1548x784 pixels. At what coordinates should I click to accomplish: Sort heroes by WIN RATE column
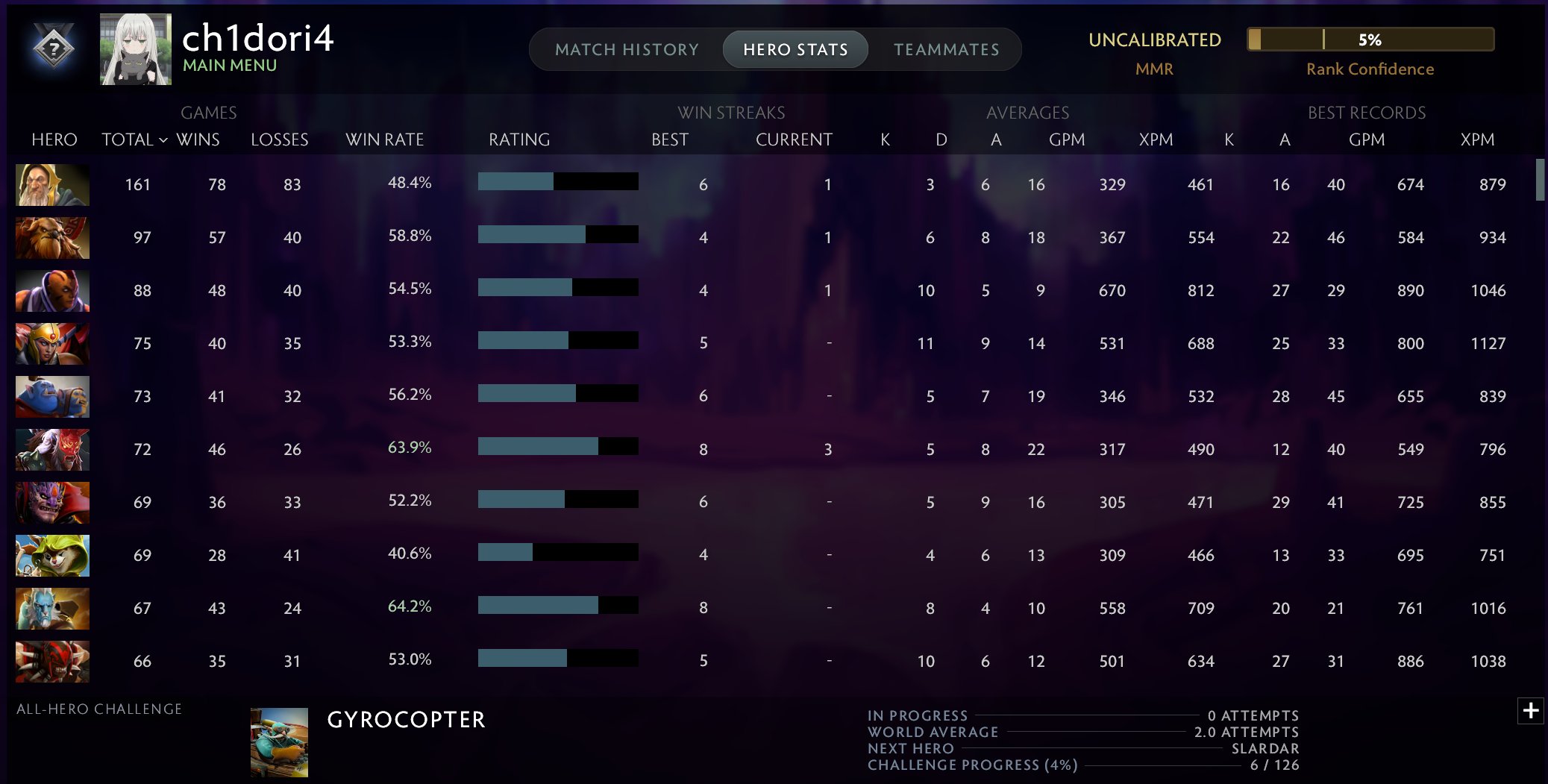point(385,139)
